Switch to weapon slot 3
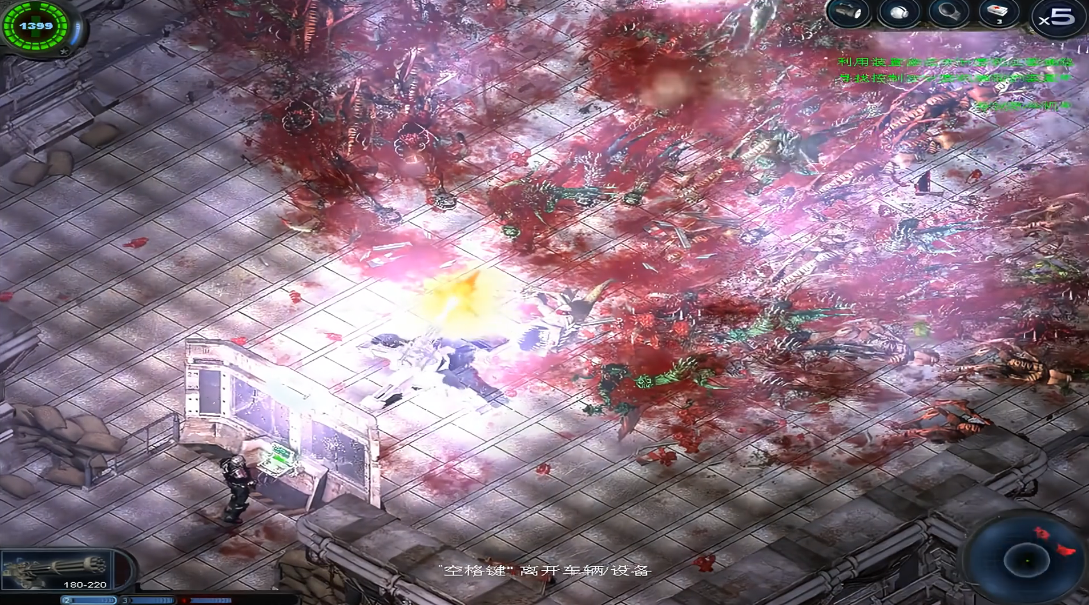 coord(152,600)
